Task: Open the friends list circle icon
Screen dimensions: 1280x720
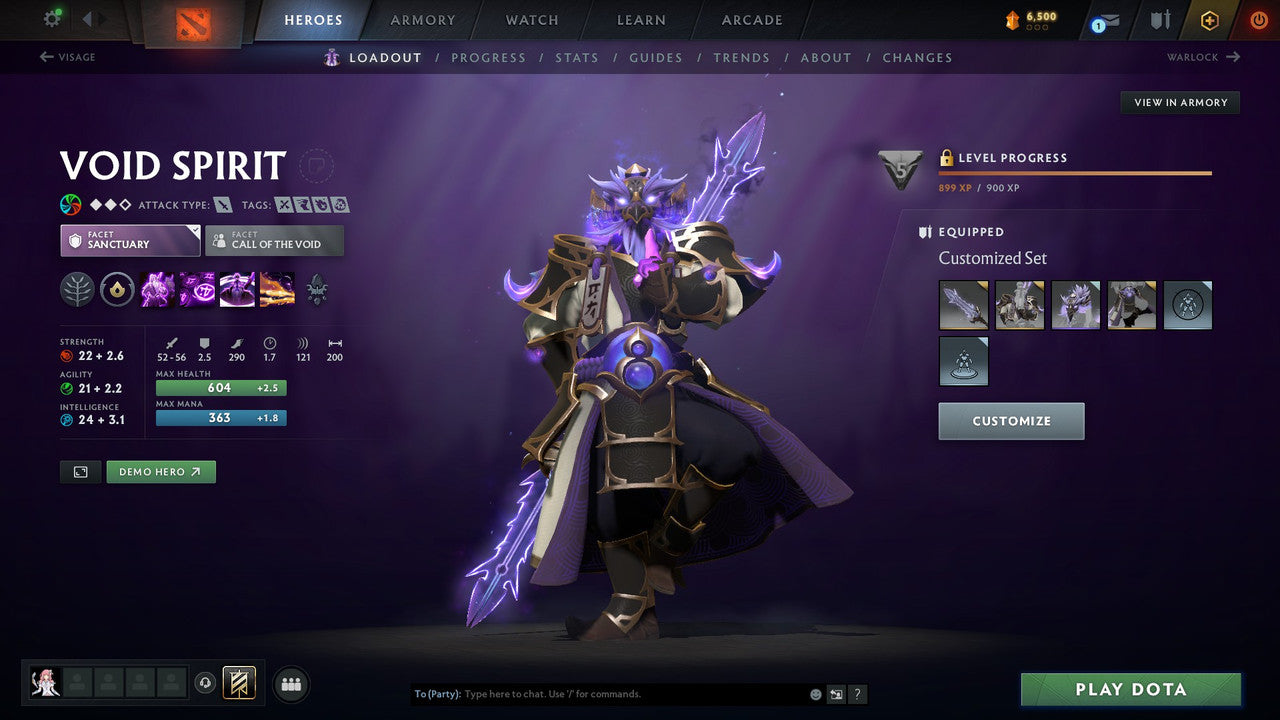Action: point(290,683)
